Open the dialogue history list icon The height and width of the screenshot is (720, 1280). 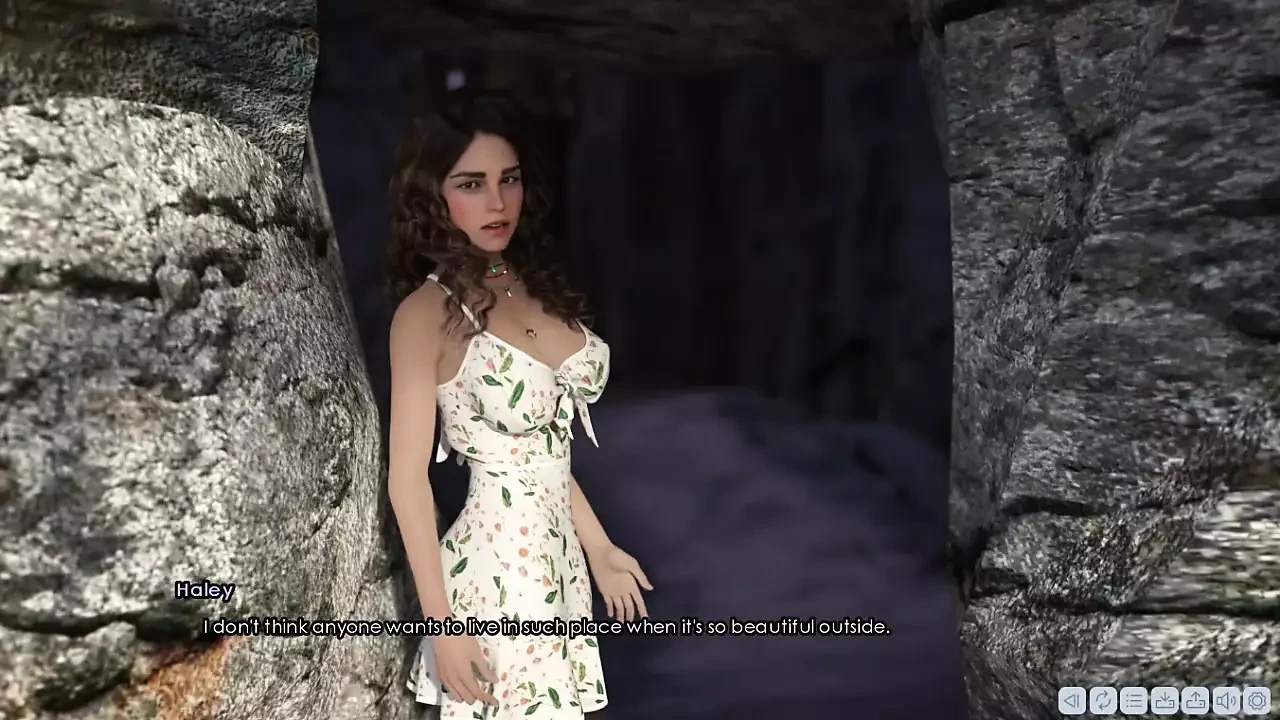[x=1134, y=701]
